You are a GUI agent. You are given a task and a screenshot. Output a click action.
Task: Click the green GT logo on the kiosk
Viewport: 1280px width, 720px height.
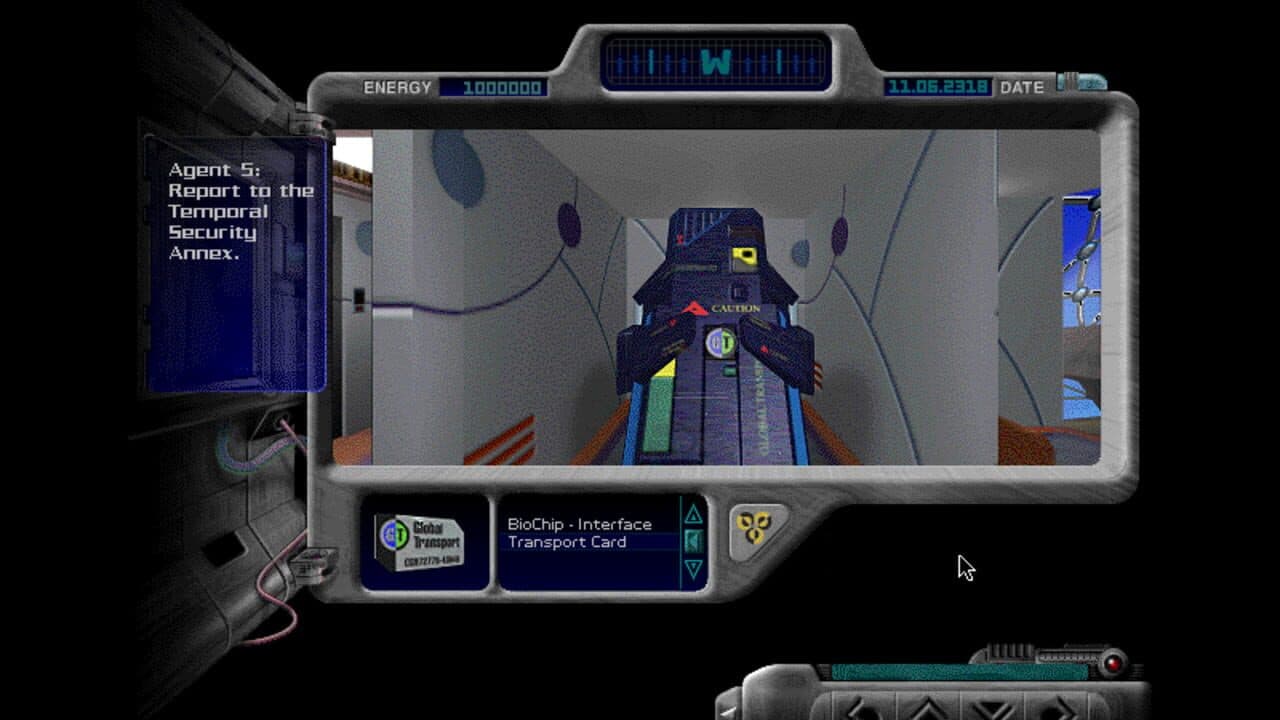pyautogui.click(x=722, y=344)
